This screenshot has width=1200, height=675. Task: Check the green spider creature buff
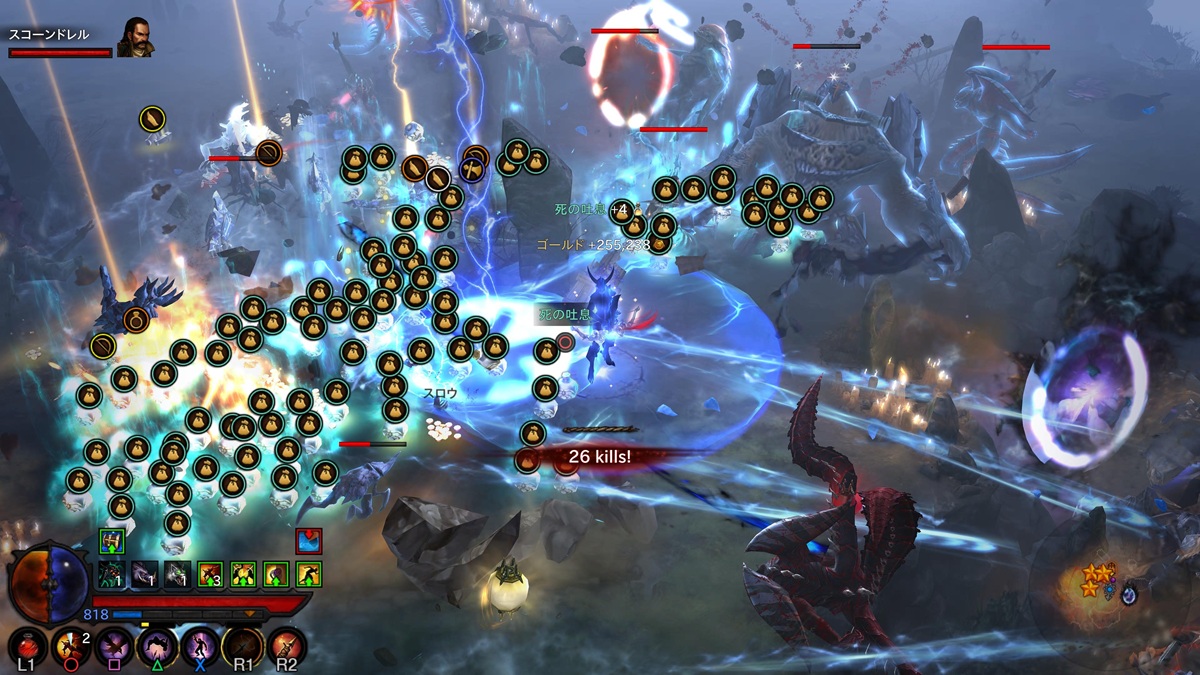pos(112,574)
